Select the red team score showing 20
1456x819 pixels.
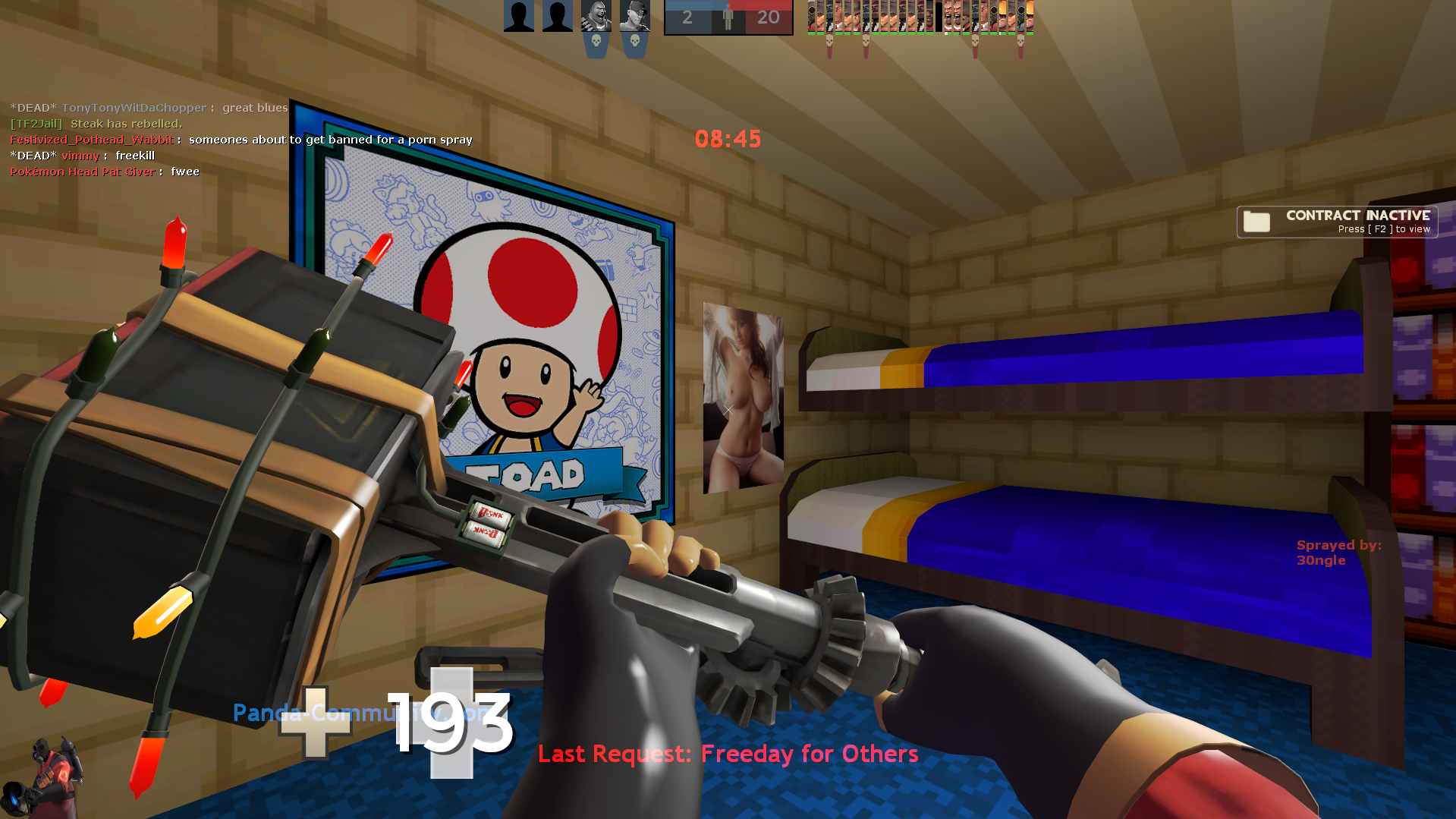pos(768,17)
